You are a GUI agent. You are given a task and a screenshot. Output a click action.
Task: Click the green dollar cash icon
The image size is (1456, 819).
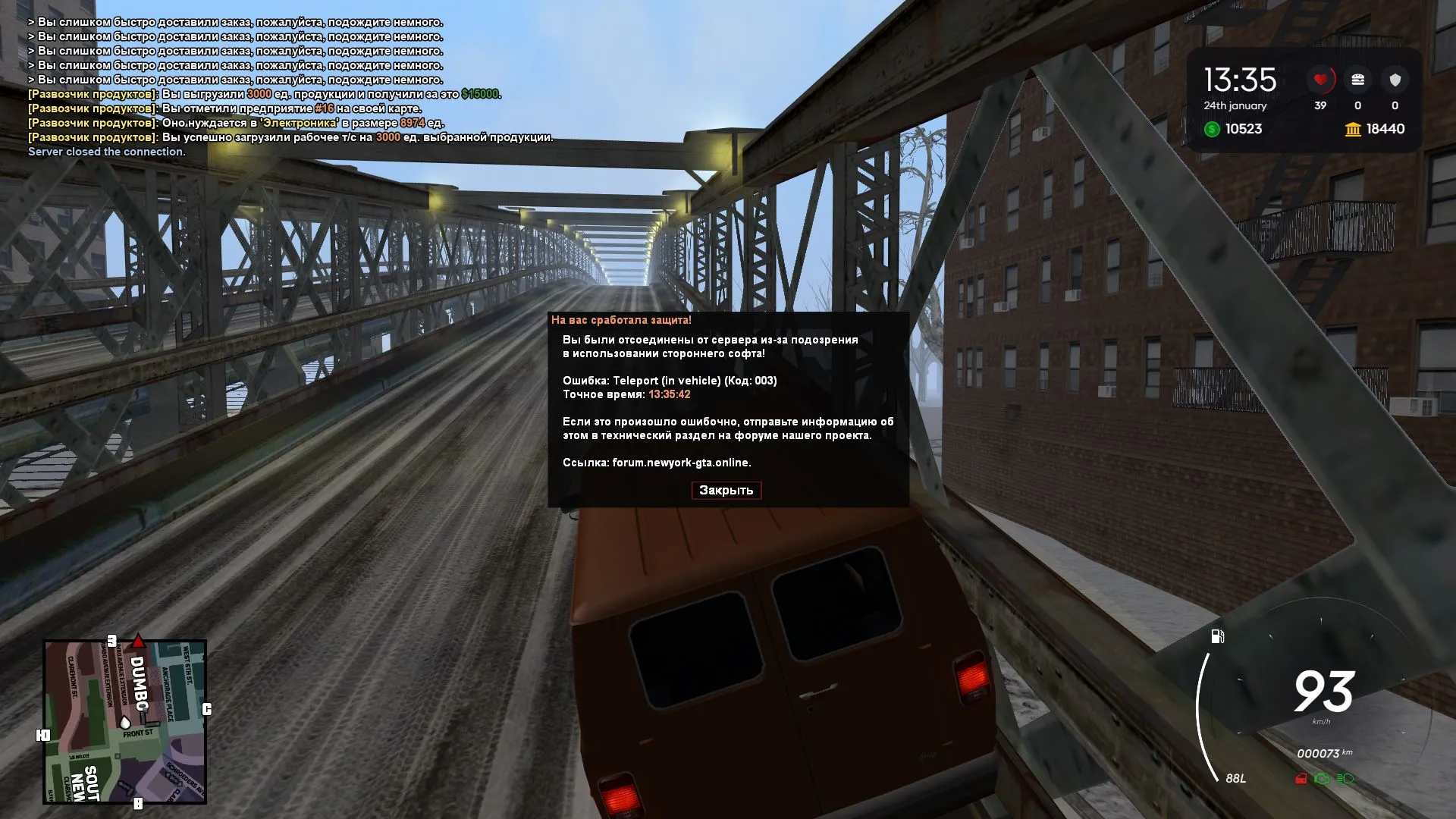tap(1213, 130)
